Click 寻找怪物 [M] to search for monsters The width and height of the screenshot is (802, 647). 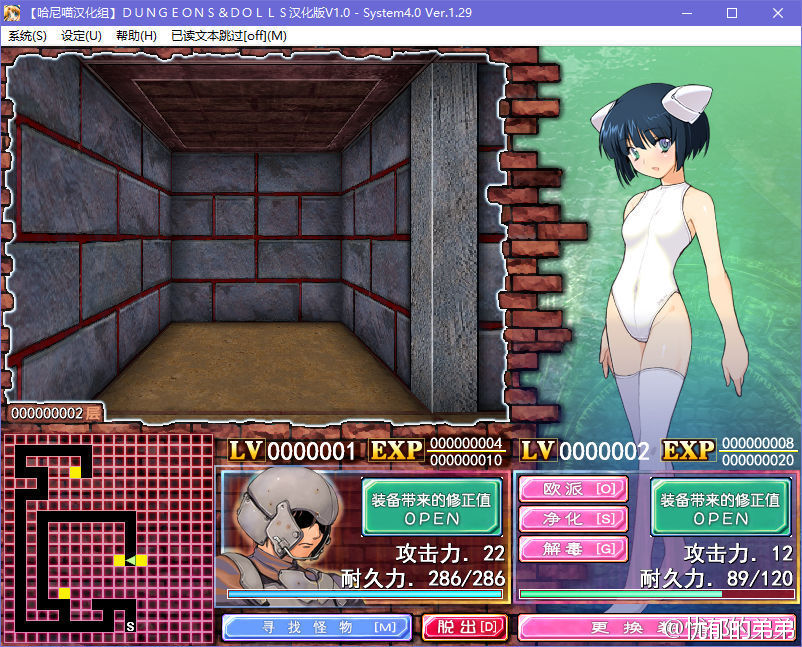(x=316, y=627)
